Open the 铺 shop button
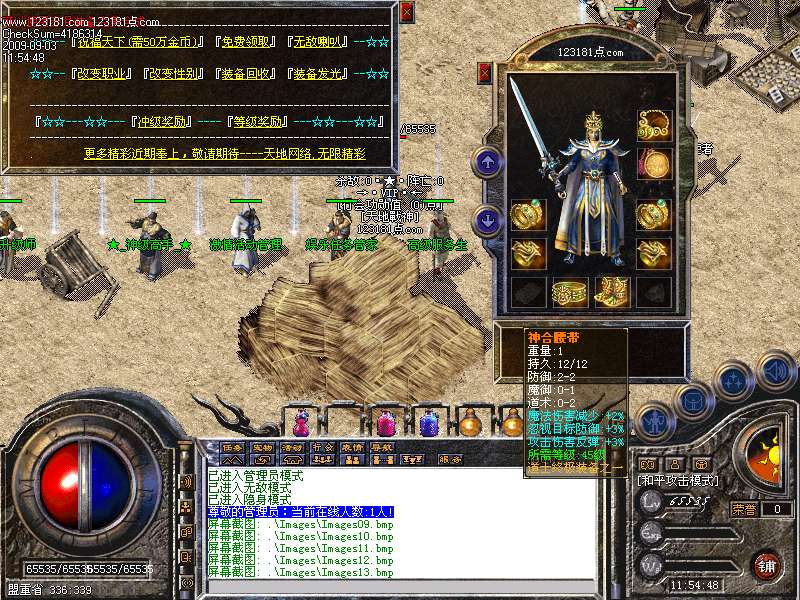This screenshot has height=600, width=800. click(x=767, y=565)
